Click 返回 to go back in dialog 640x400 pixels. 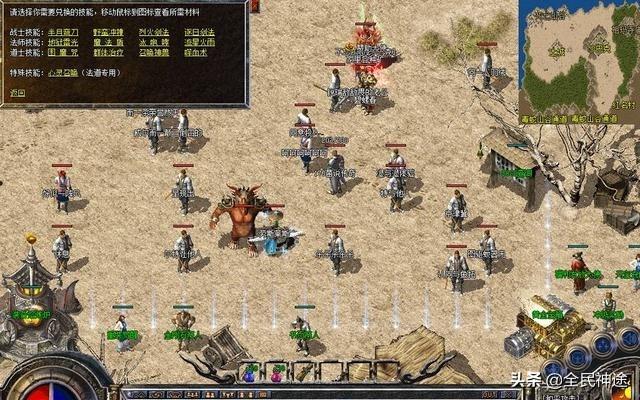coord(17,92)
